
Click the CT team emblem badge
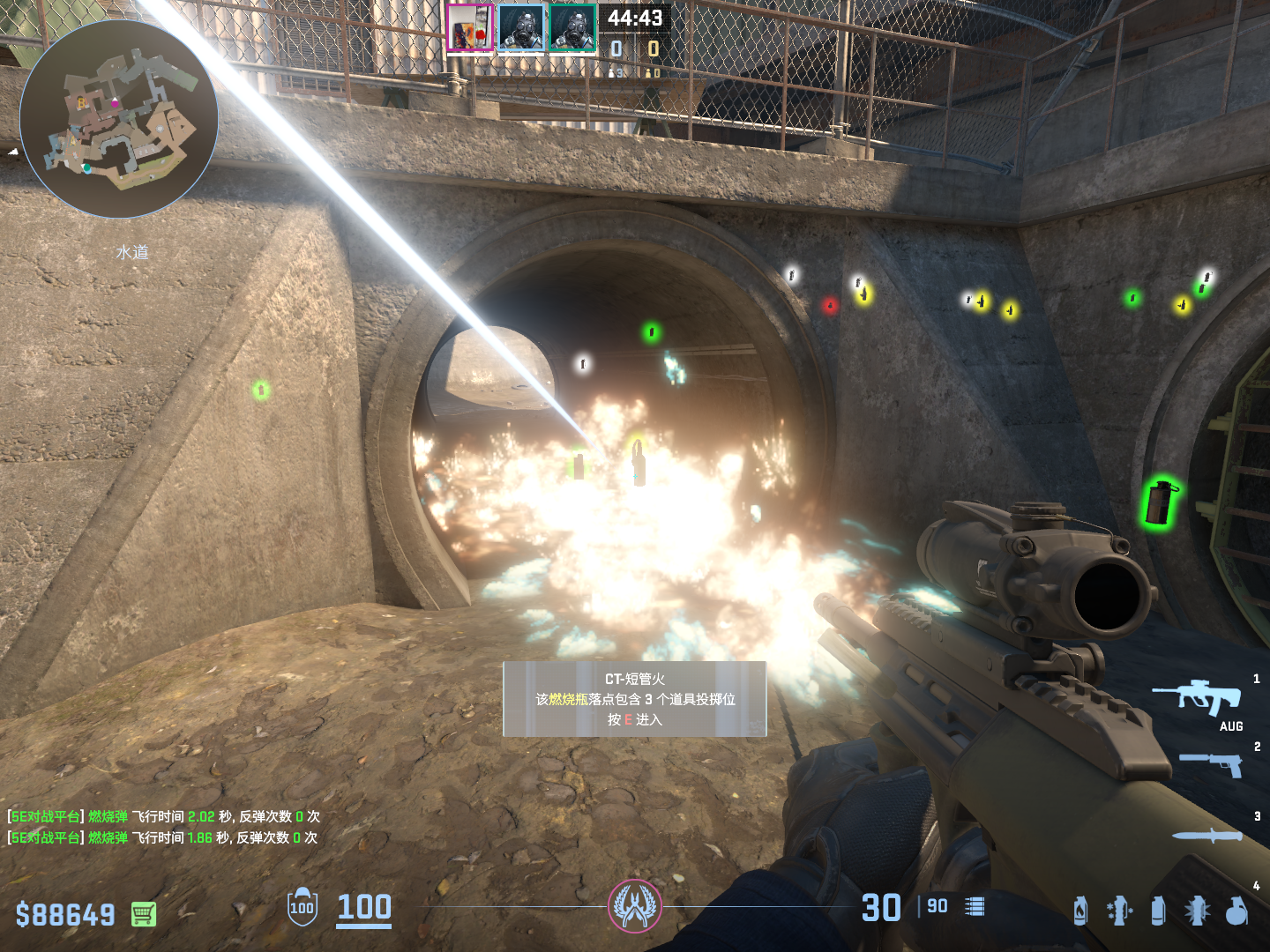(x=634, y=906)
